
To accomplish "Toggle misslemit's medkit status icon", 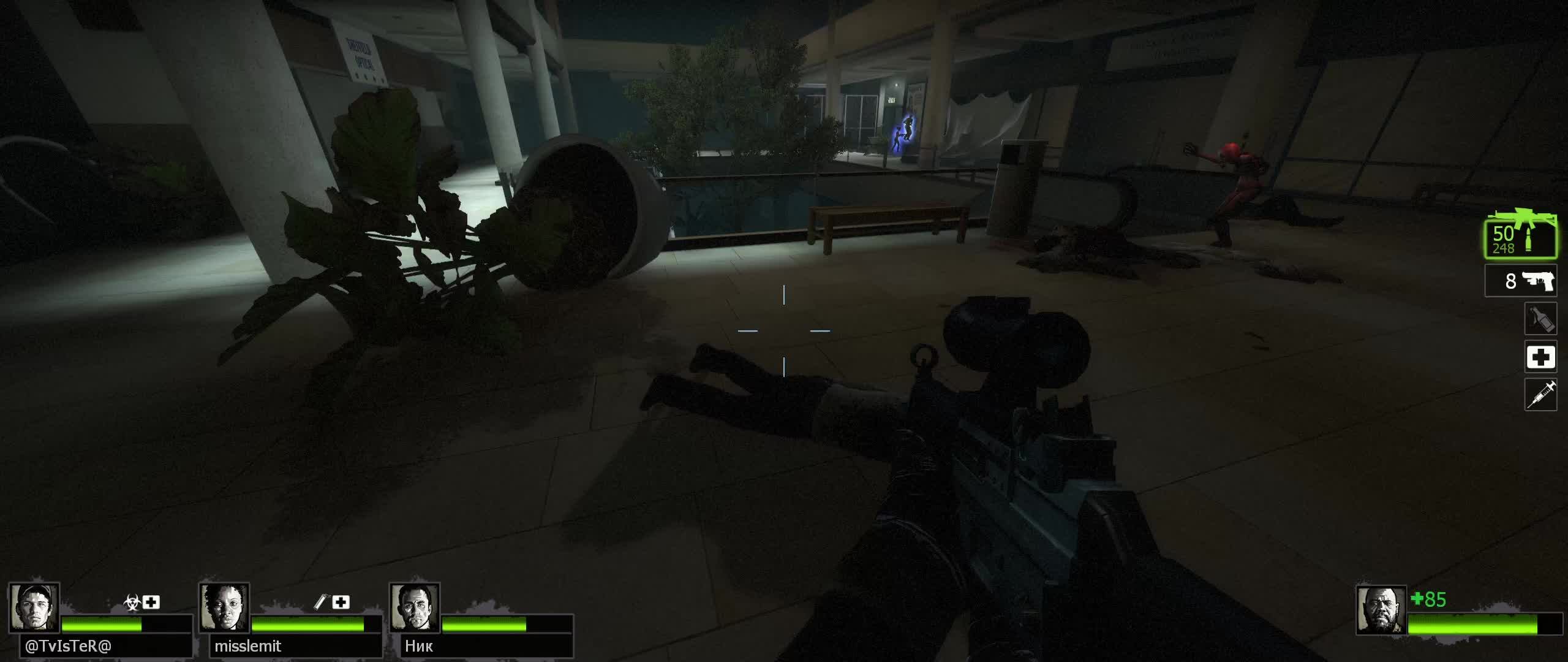I will [x=342, y=603].
